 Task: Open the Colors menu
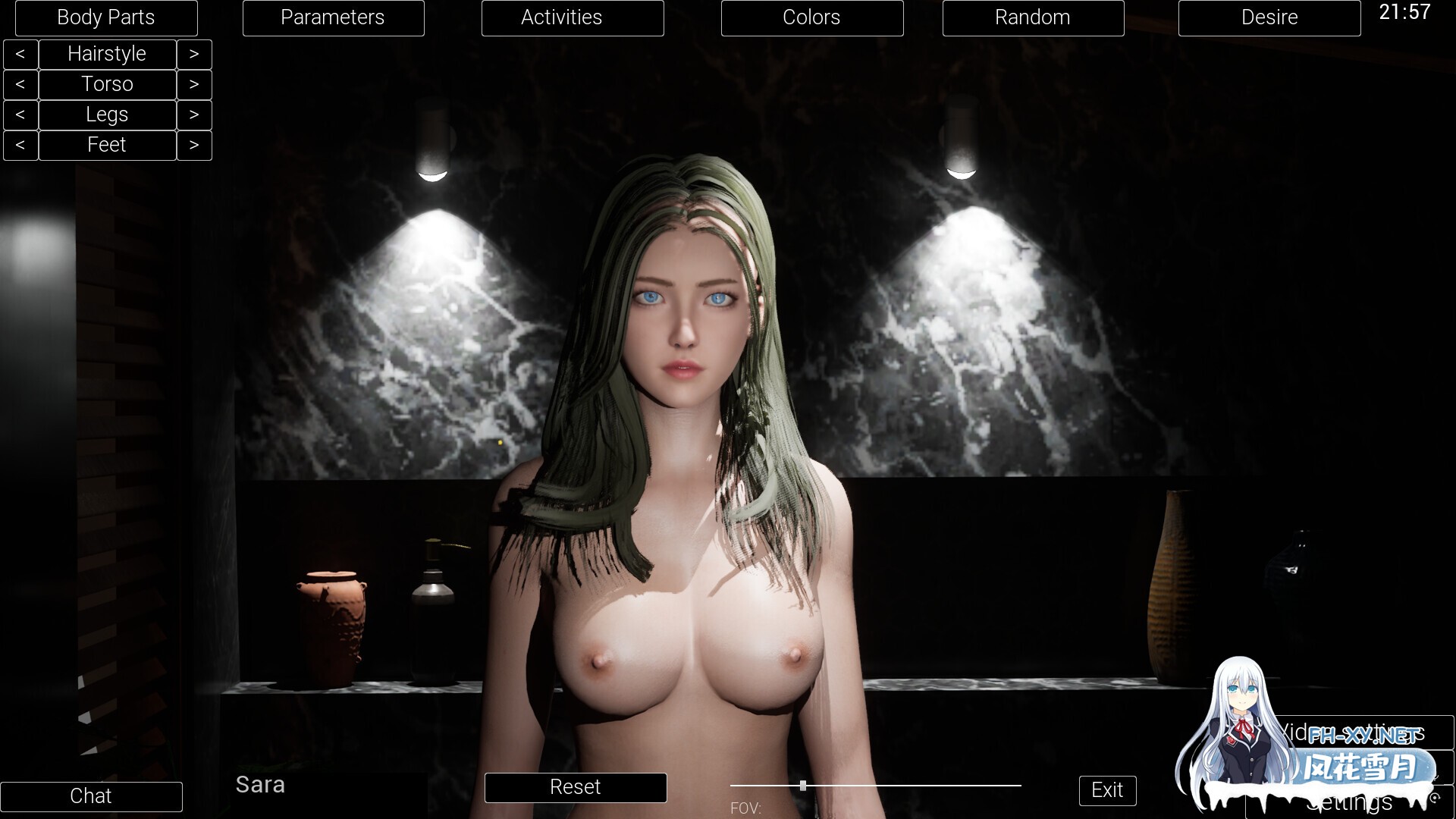point(811,17)
